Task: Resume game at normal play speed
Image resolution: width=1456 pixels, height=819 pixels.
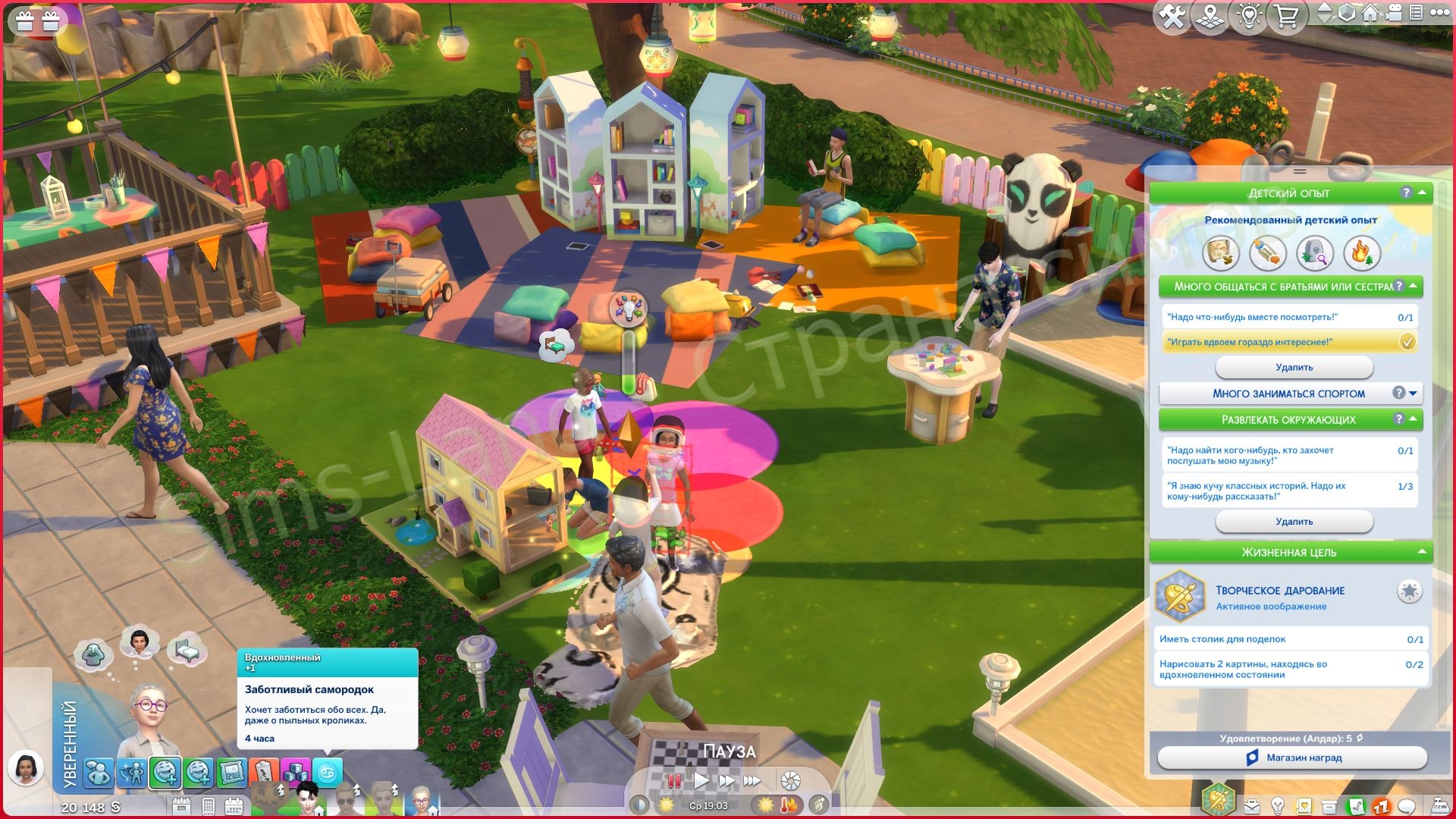Action: (701, 780)
